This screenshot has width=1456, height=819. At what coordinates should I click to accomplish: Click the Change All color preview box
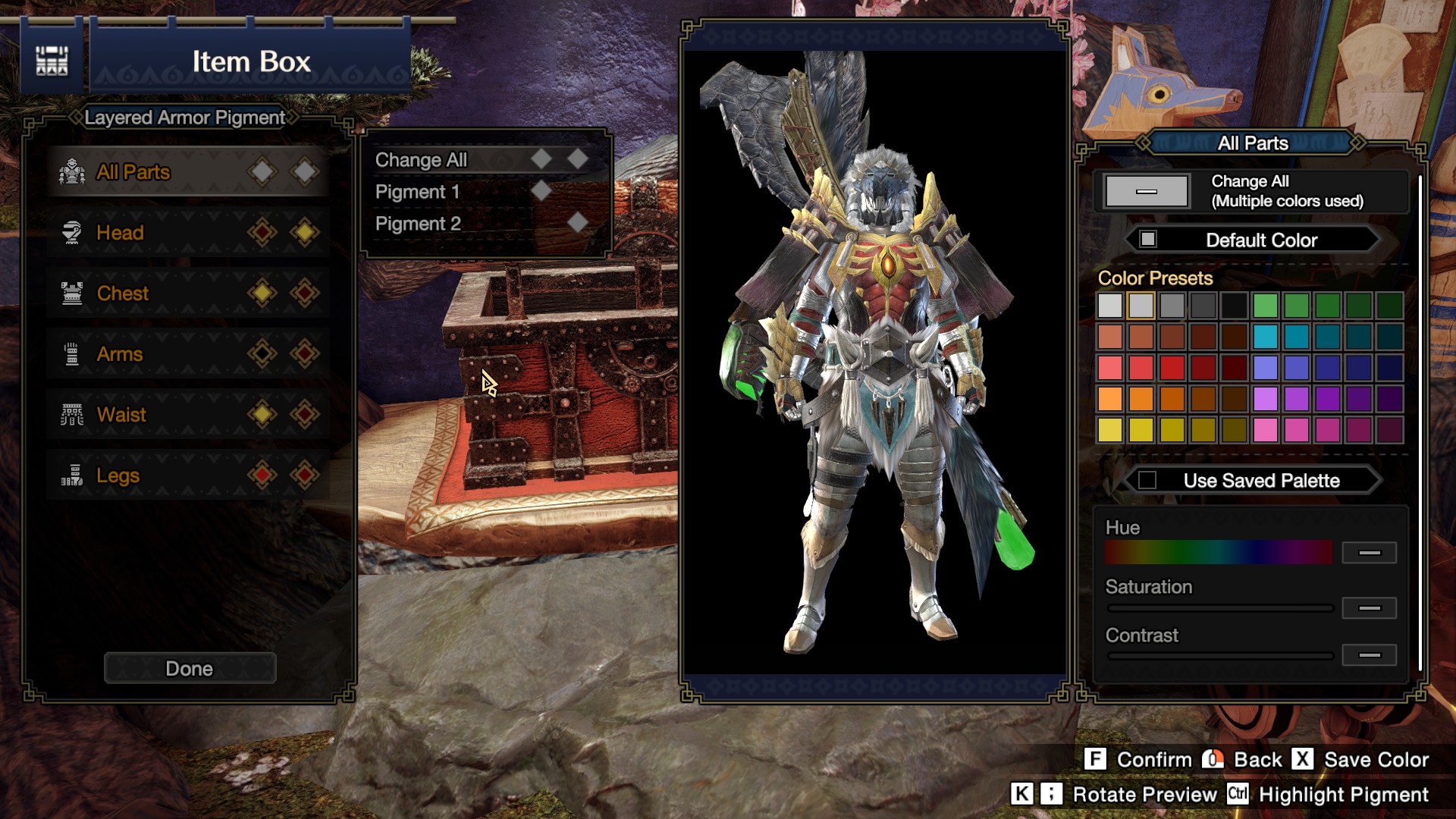pos(1147,191)
